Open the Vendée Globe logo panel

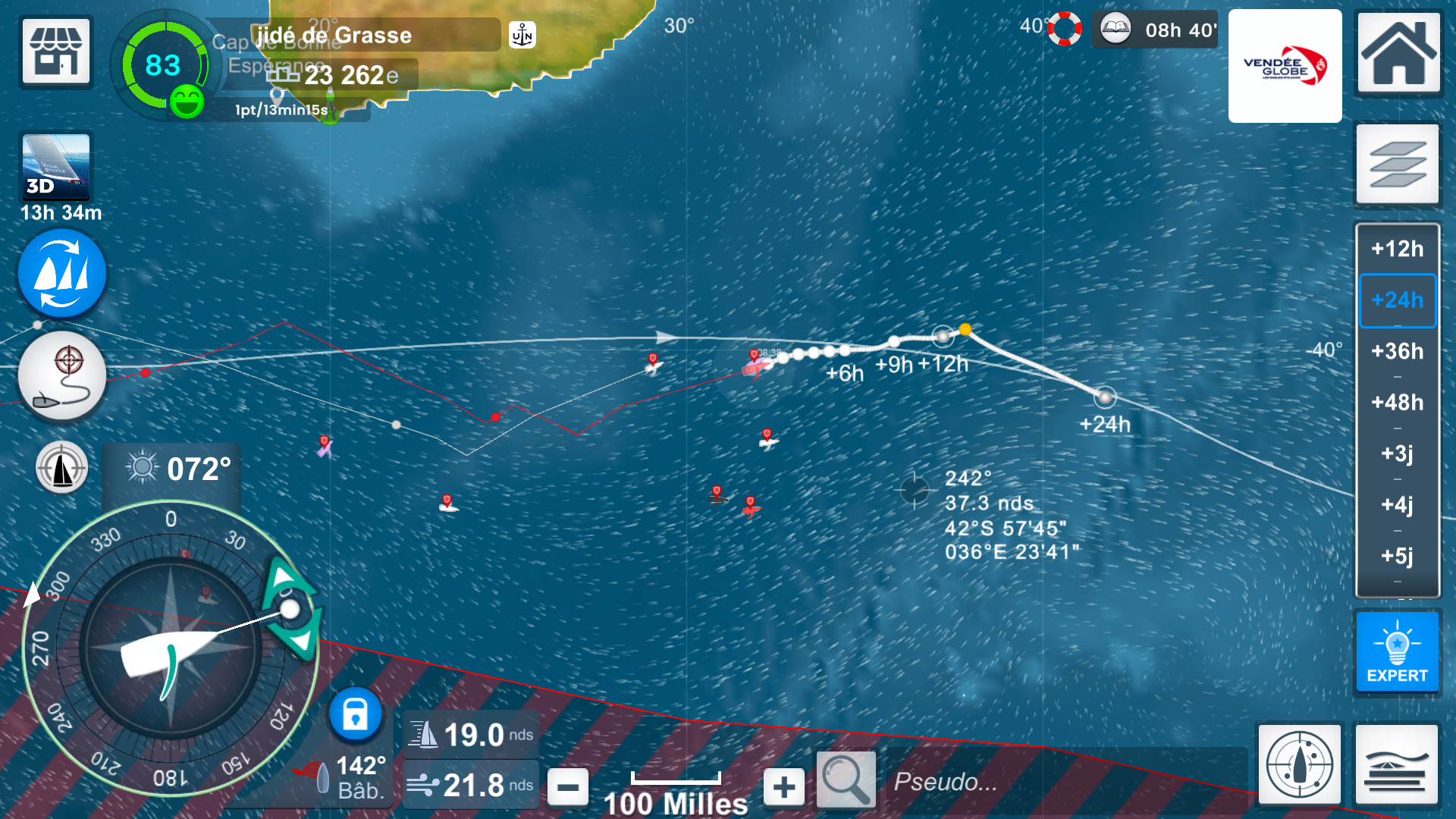1285,67
